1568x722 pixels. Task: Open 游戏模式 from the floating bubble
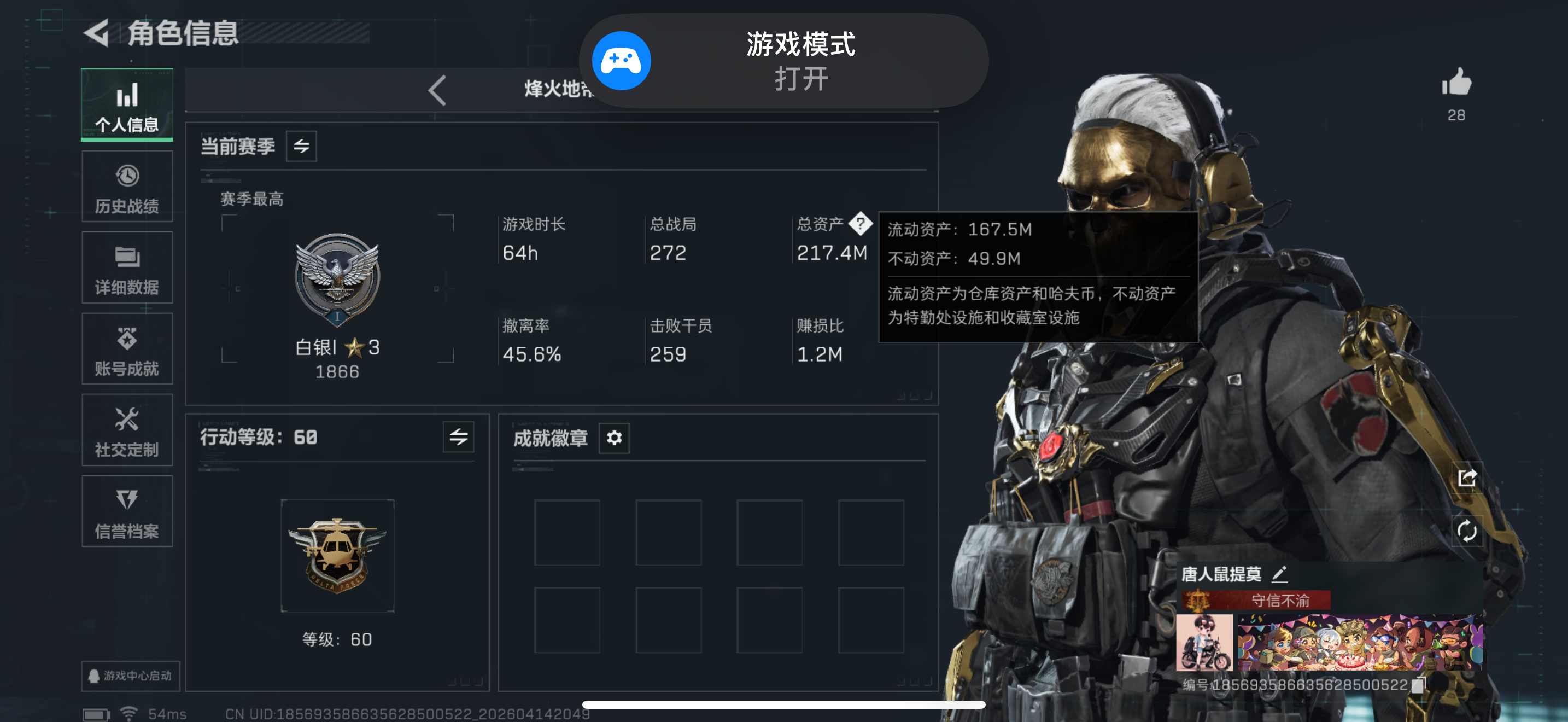(x=785, y=60)
